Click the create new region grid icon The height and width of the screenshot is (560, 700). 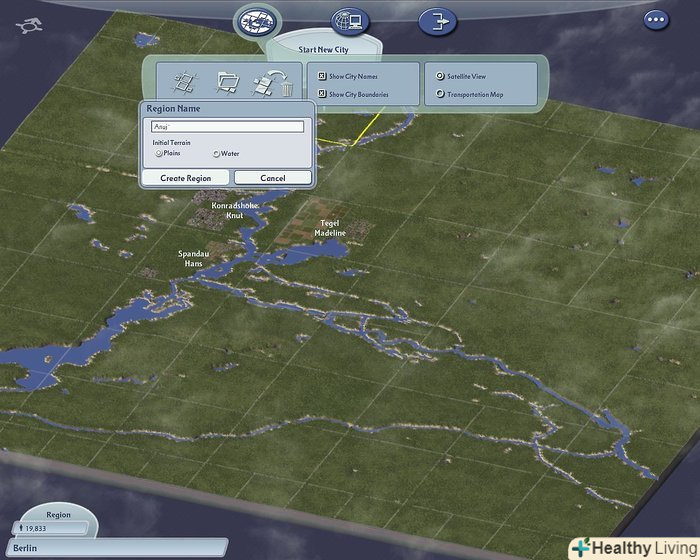[184, 81]
